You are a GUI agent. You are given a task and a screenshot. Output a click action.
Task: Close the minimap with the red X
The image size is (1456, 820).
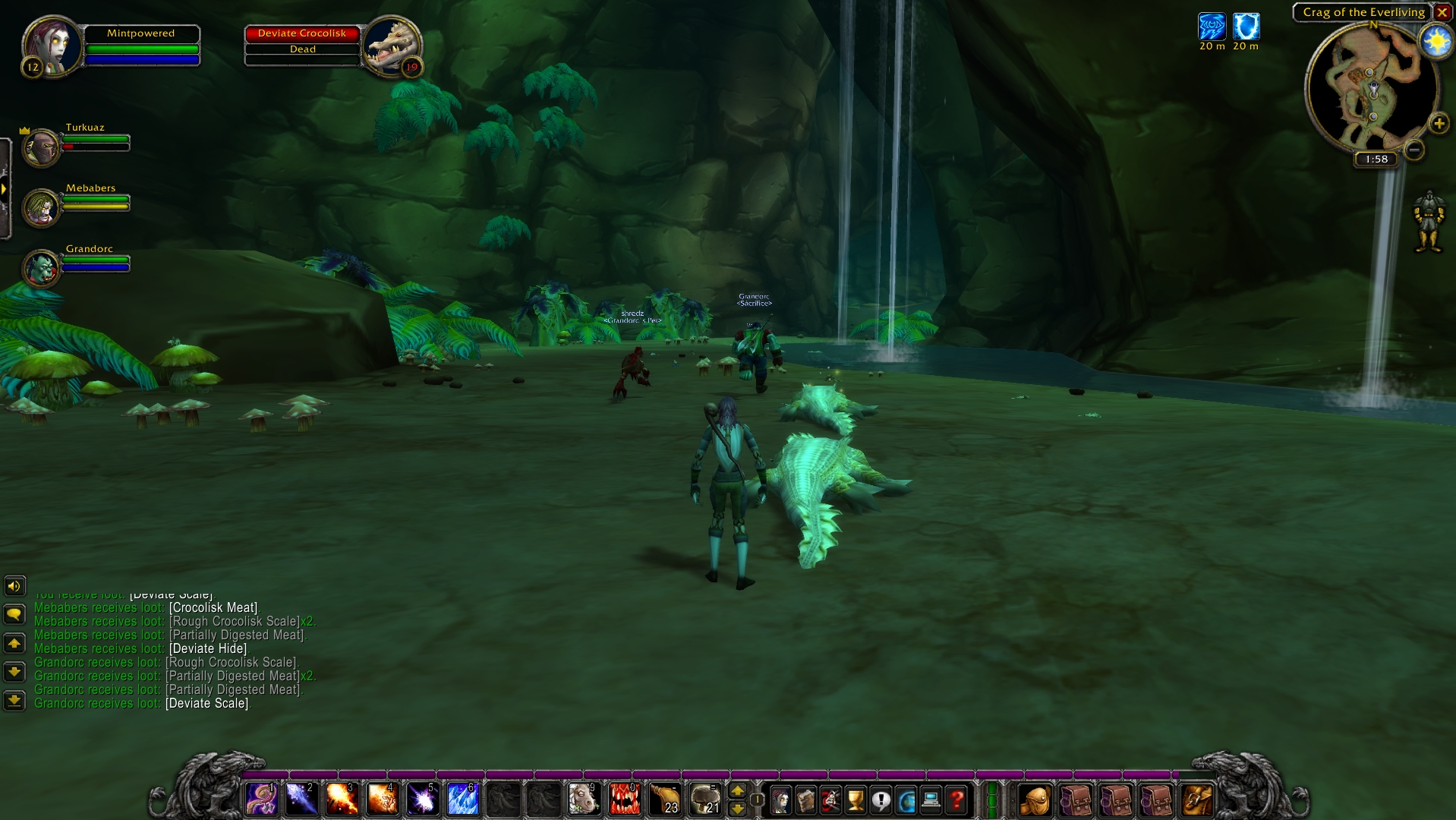(x=1442, y=13)
